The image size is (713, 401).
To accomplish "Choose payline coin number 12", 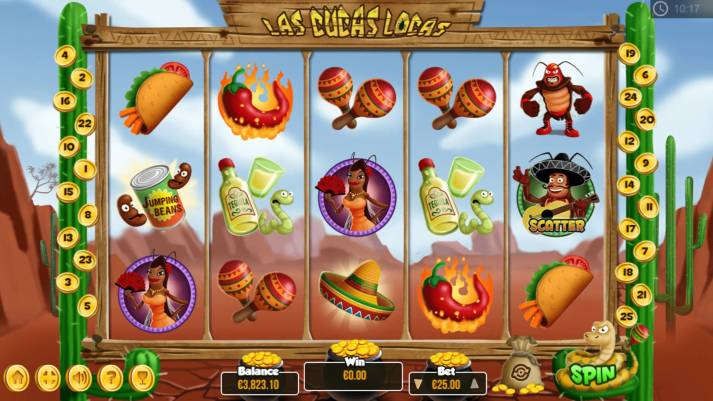I will (x=628, y=141).
